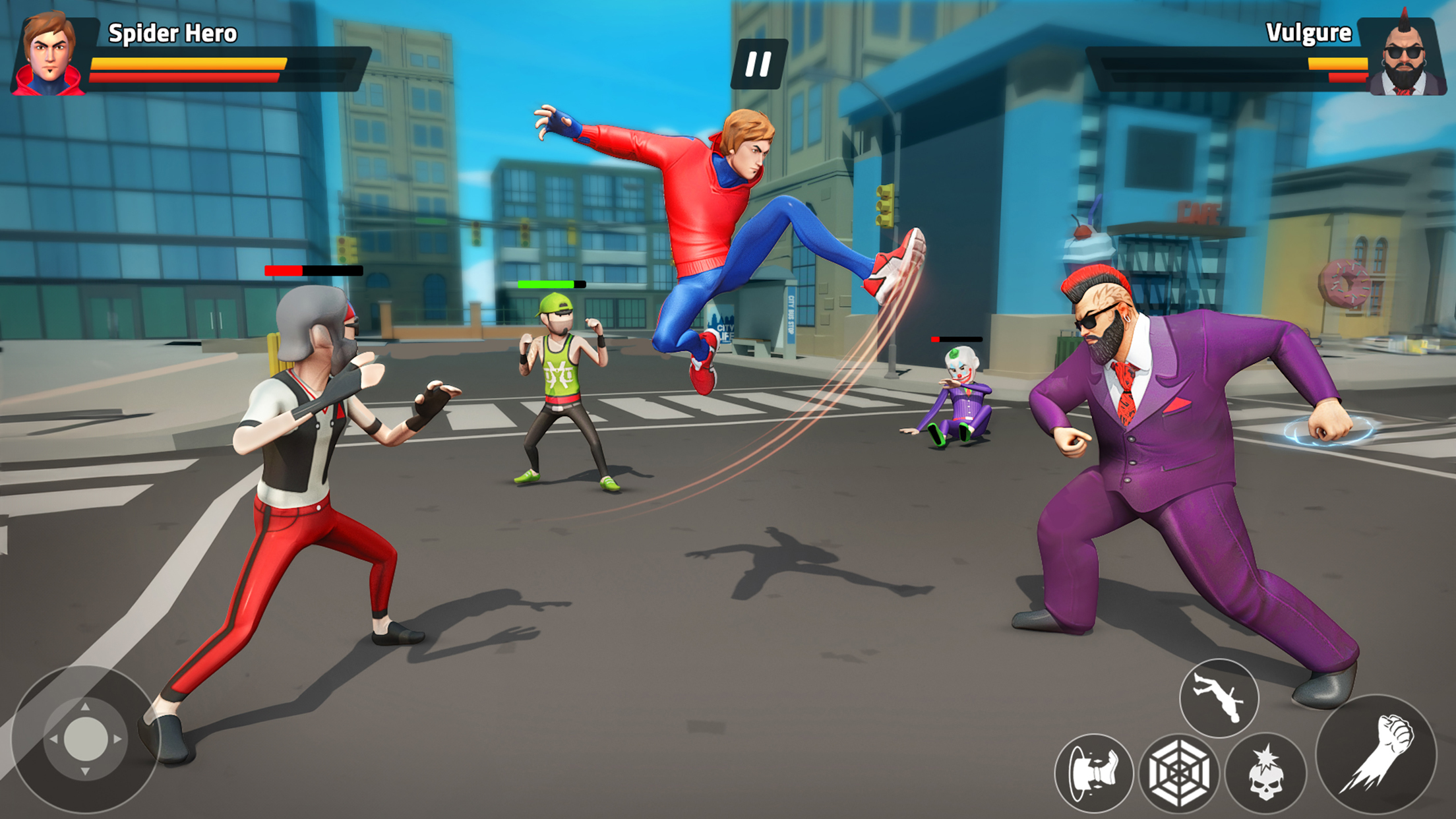Trigger the exploding skull special attack
Screen dimensions: 1456x819
(1265, 773)
